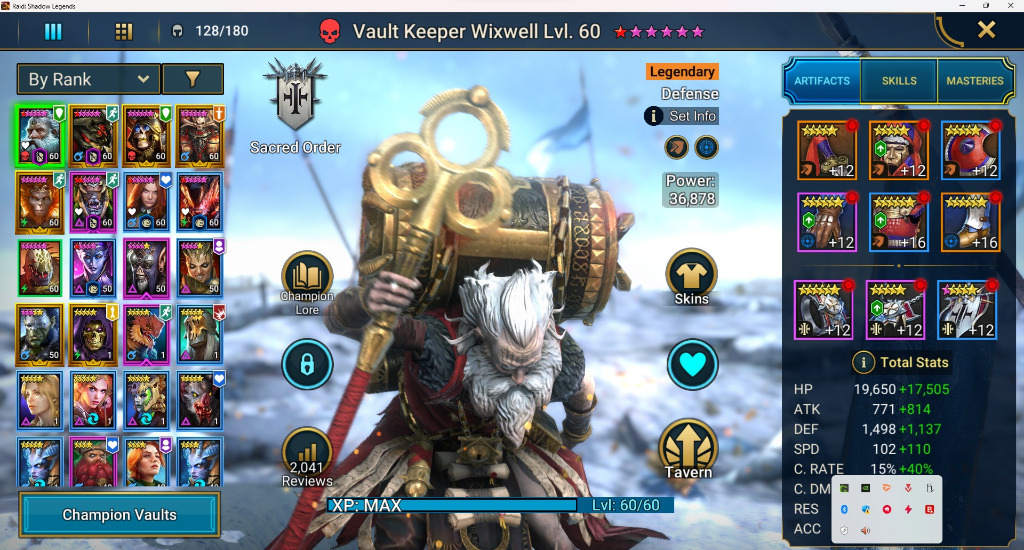Toggle the champion lock icon
Screen dimensions: 1024x550
coord(307,364)
